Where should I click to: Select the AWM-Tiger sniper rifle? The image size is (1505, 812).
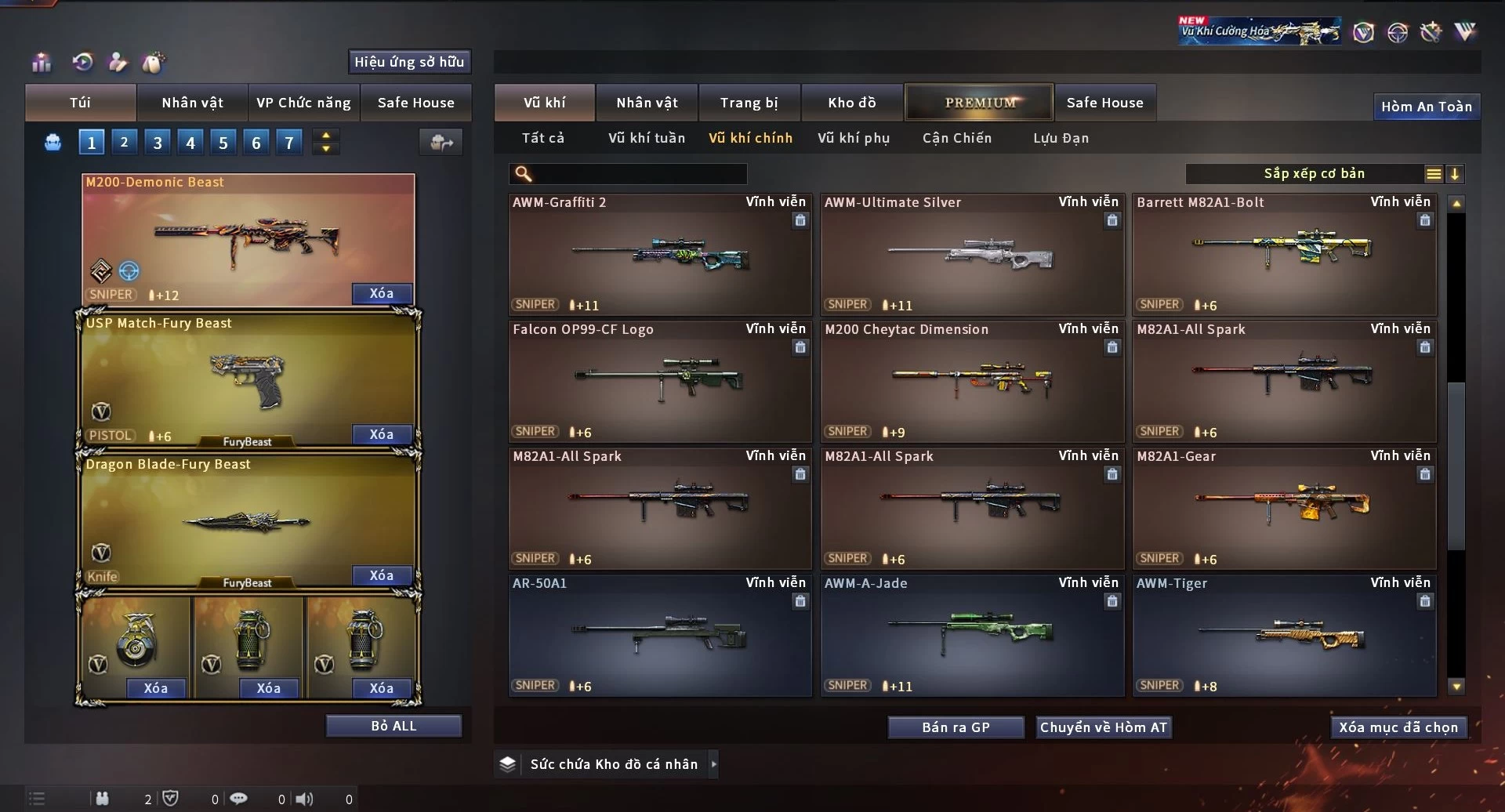pos(1283,636)
